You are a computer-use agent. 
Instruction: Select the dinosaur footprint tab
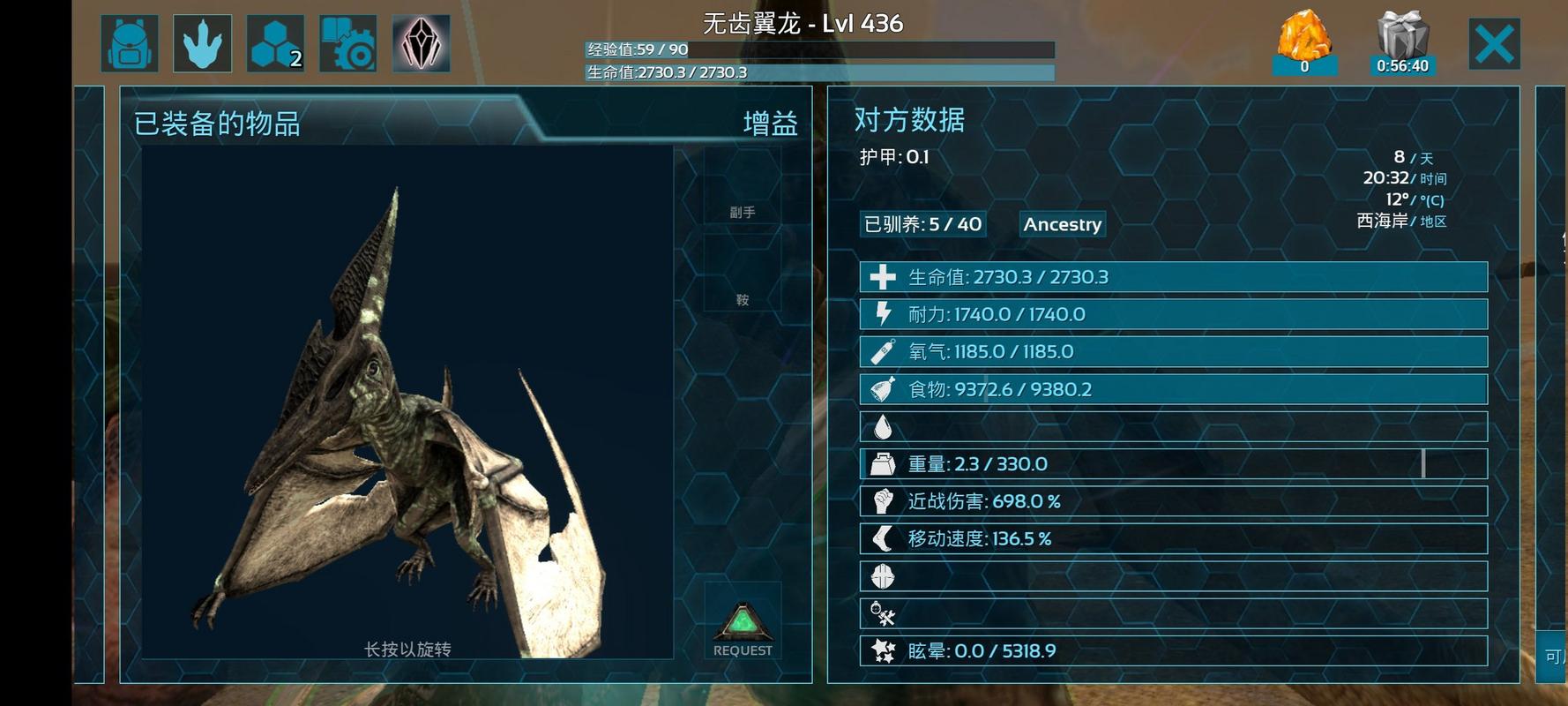tap(203, 43)
